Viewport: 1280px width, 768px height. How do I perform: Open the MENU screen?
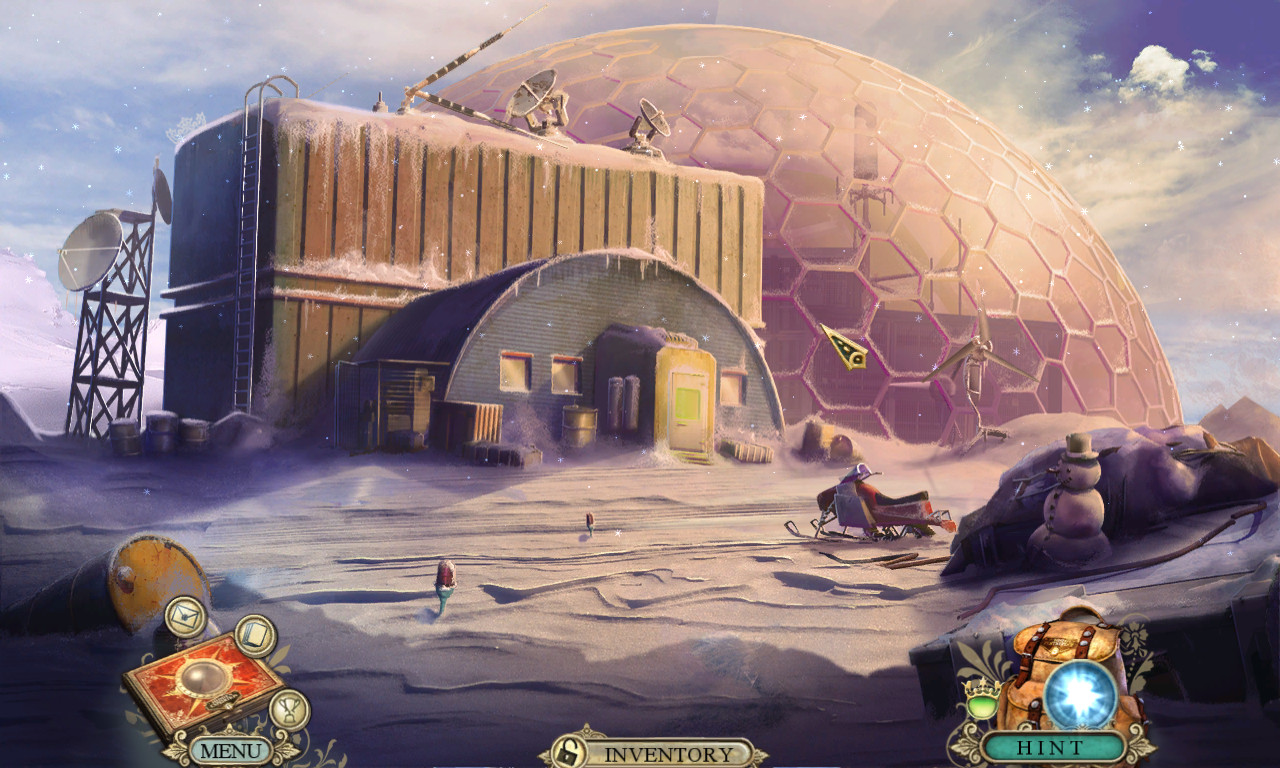[x=231, y=752]
